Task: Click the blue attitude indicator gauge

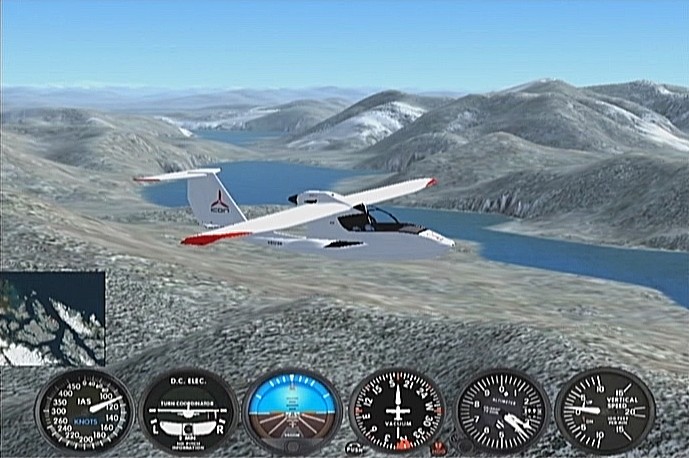Action: [292, 411]
